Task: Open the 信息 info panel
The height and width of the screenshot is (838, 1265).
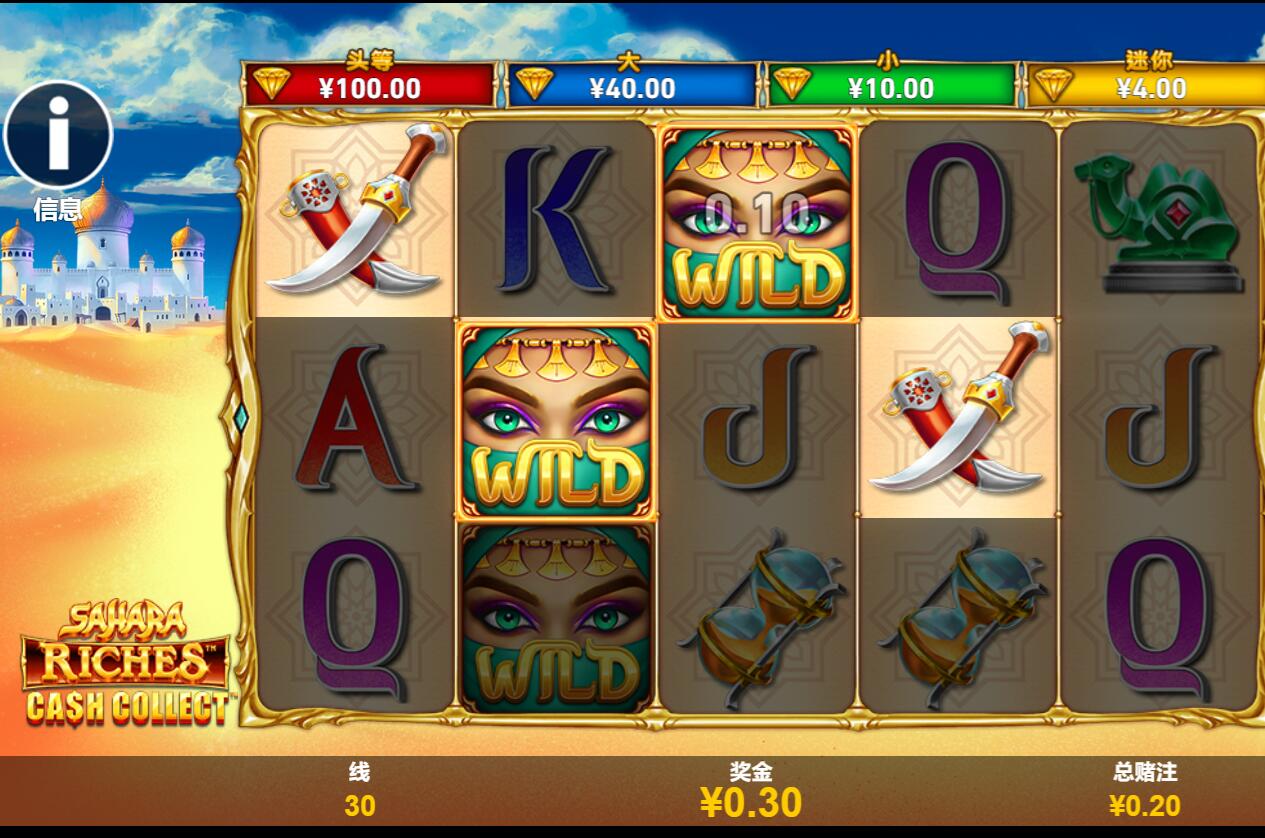Action: 58,135
